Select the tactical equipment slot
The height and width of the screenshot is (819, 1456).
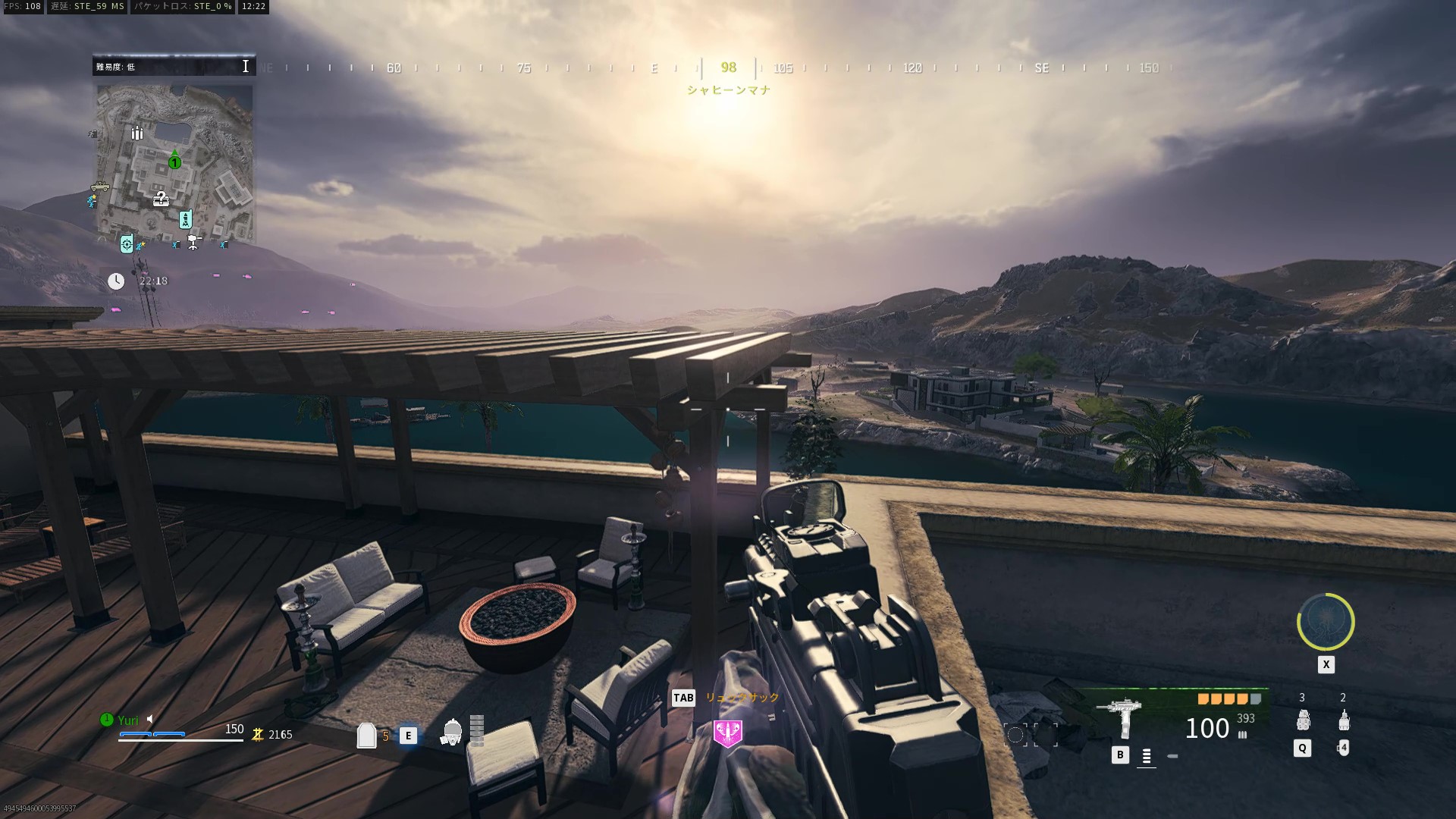pos(1343,720)
